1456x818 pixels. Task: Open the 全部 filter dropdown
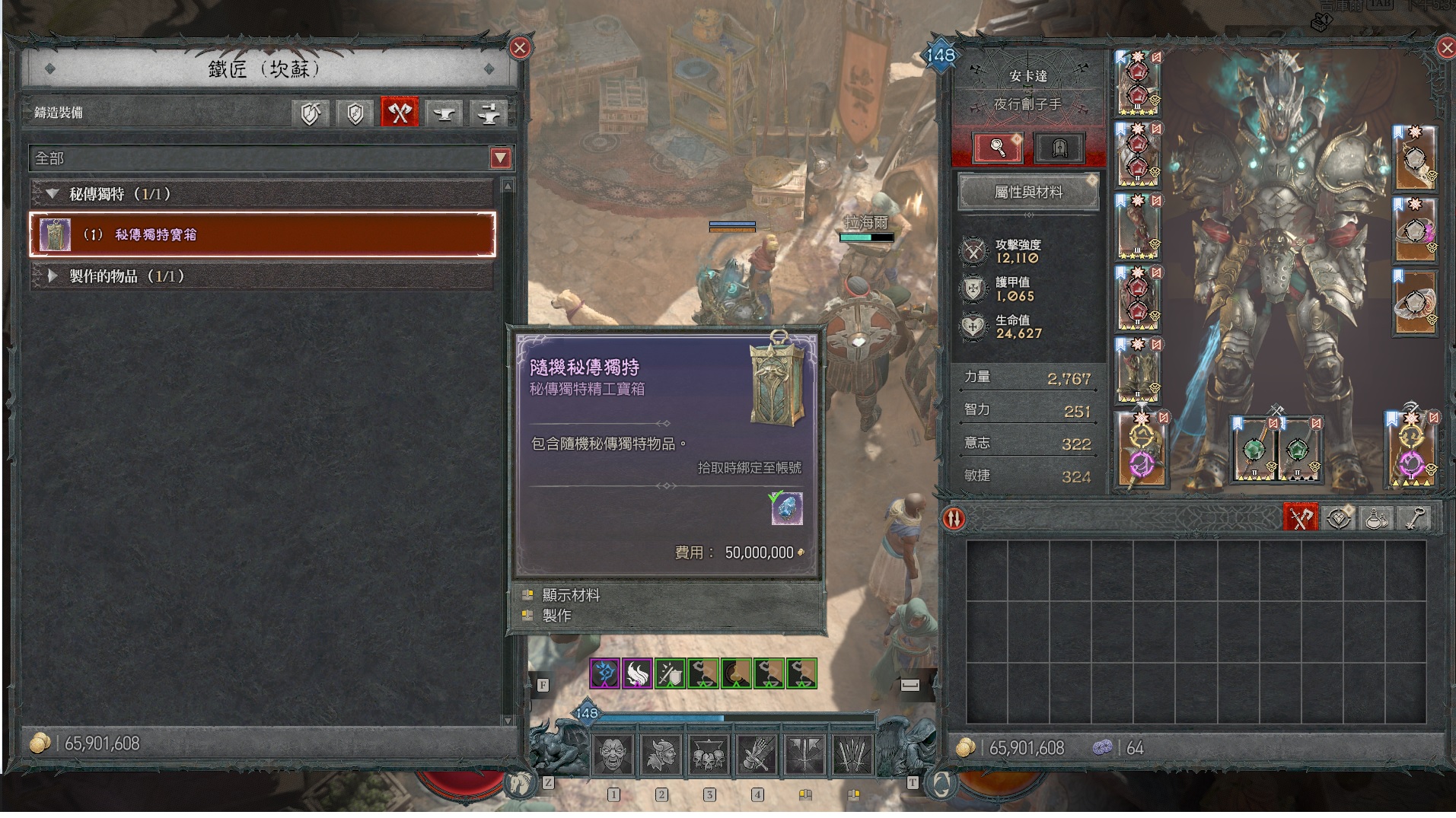[500, 158]
